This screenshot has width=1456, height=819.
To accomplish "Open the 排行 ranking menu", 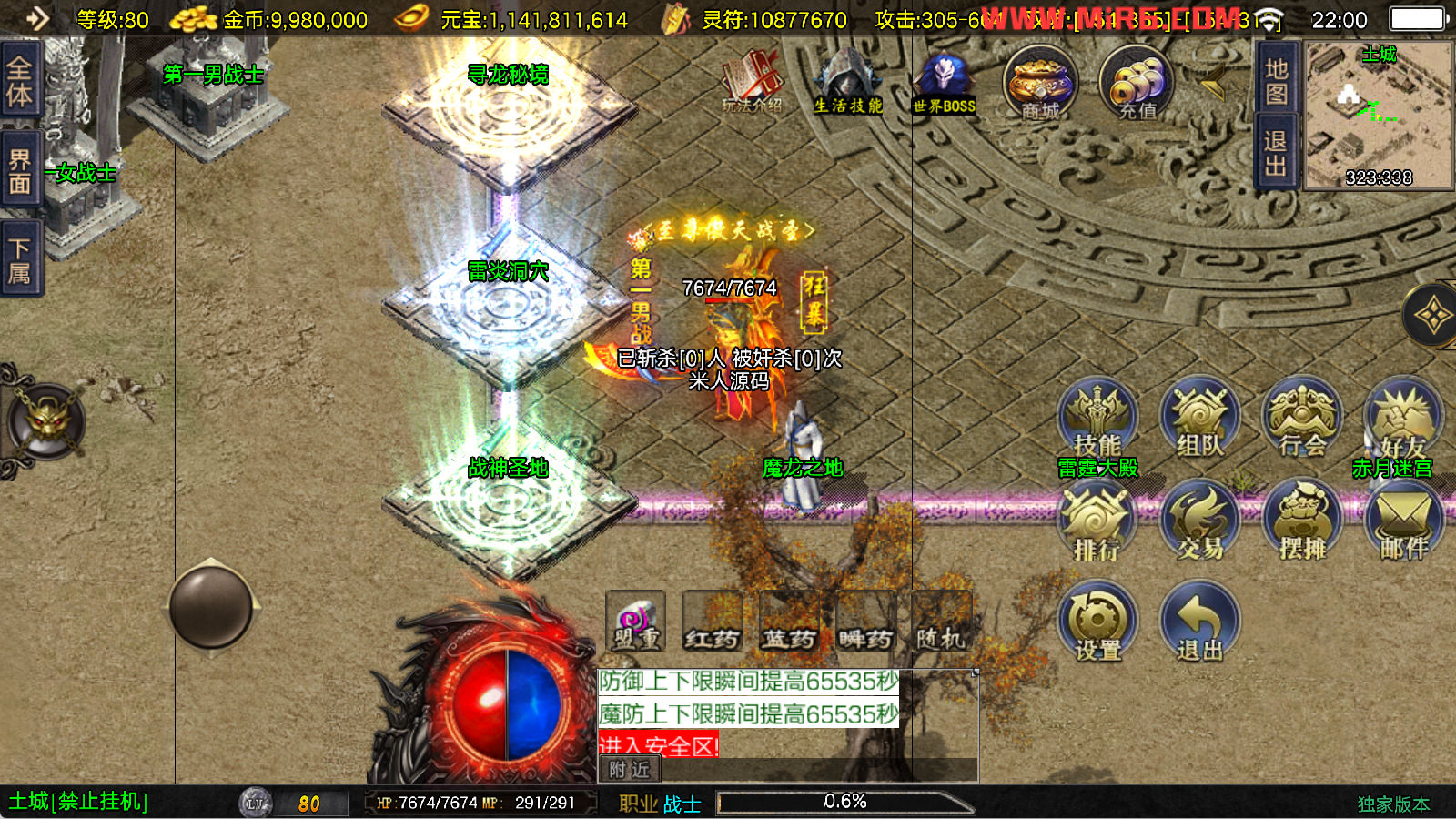I will pos(1097,522).
